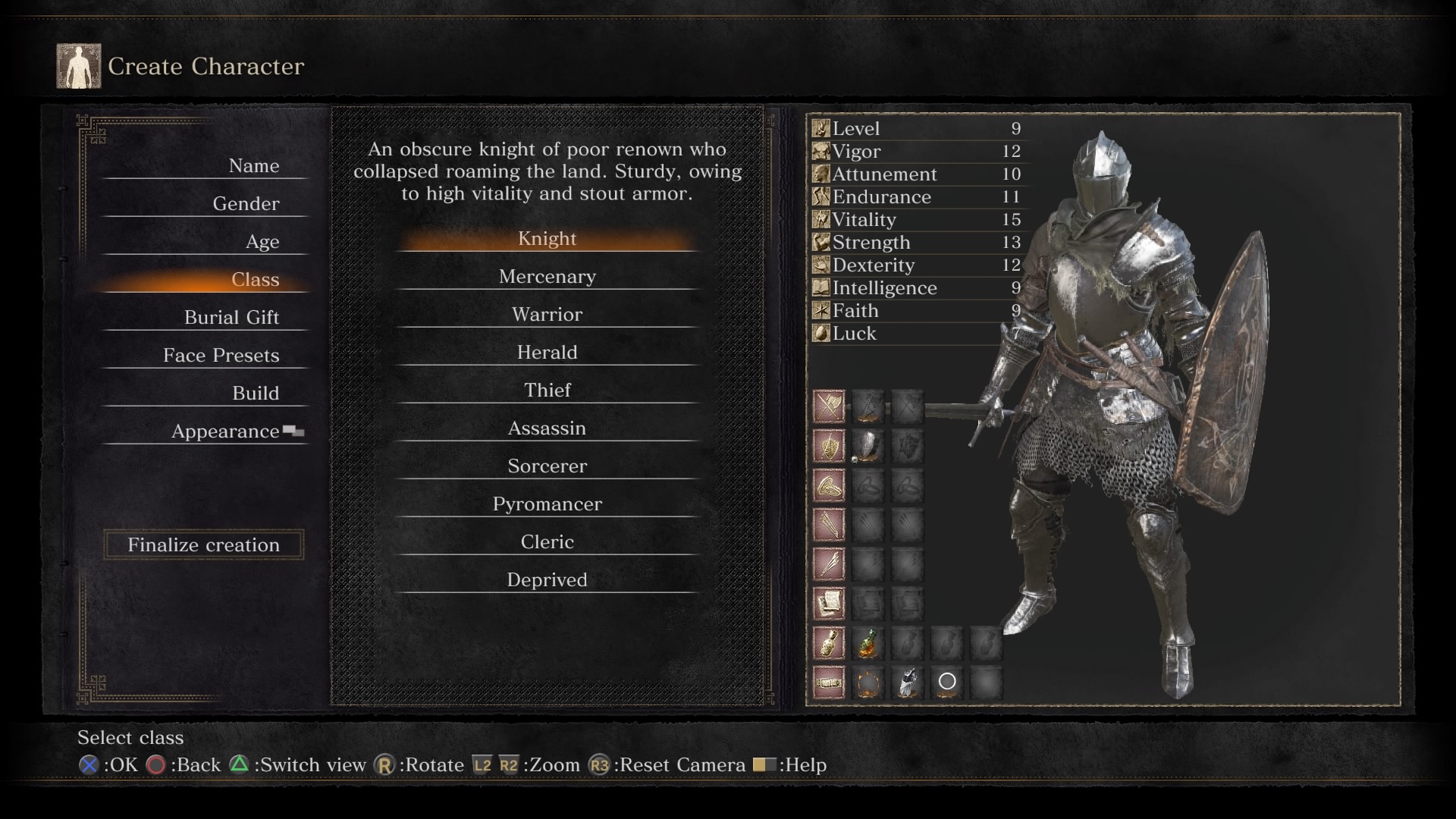Choose the Deprived class
Image resolution: width=1456 pixels, height=819 pixels.
coord(547,580)
